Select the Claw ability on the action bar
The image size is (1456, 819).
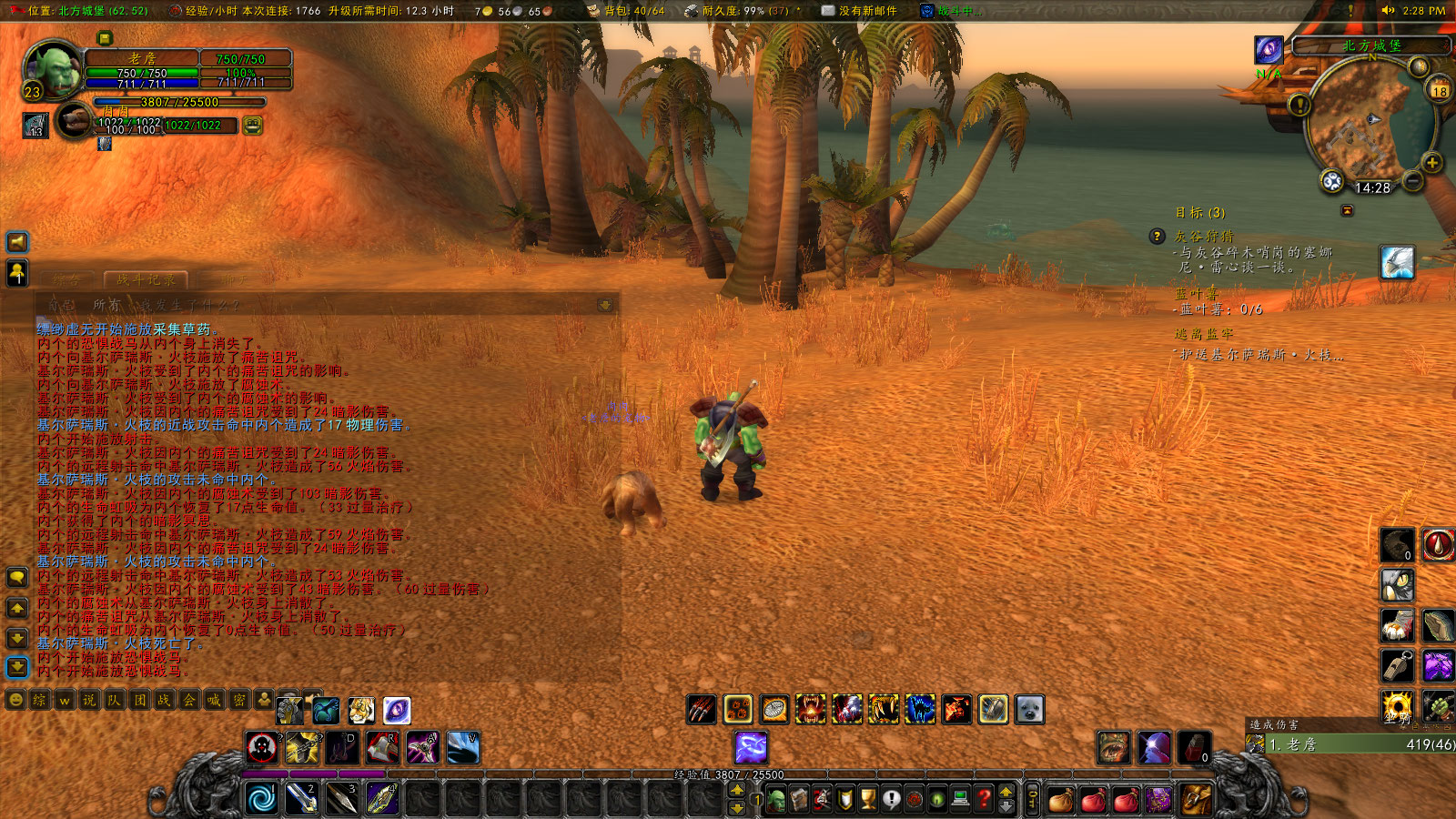[x=700, y=709]
